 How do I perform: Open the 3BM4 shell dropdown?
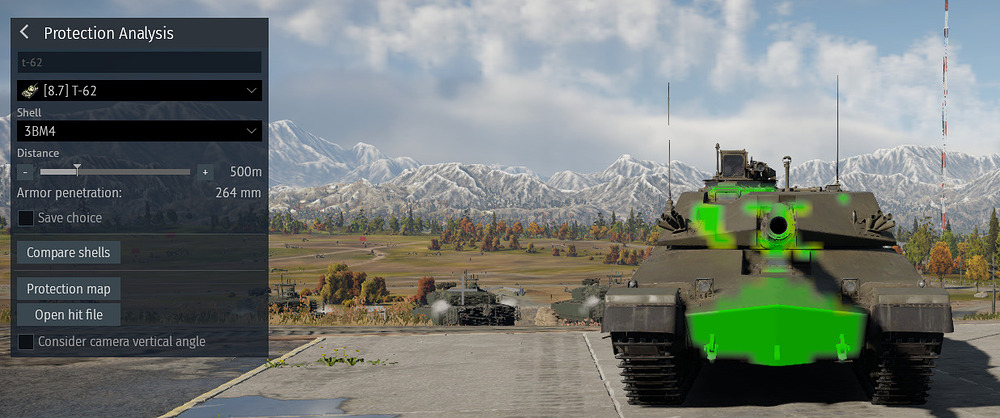(x=139, y=131)
